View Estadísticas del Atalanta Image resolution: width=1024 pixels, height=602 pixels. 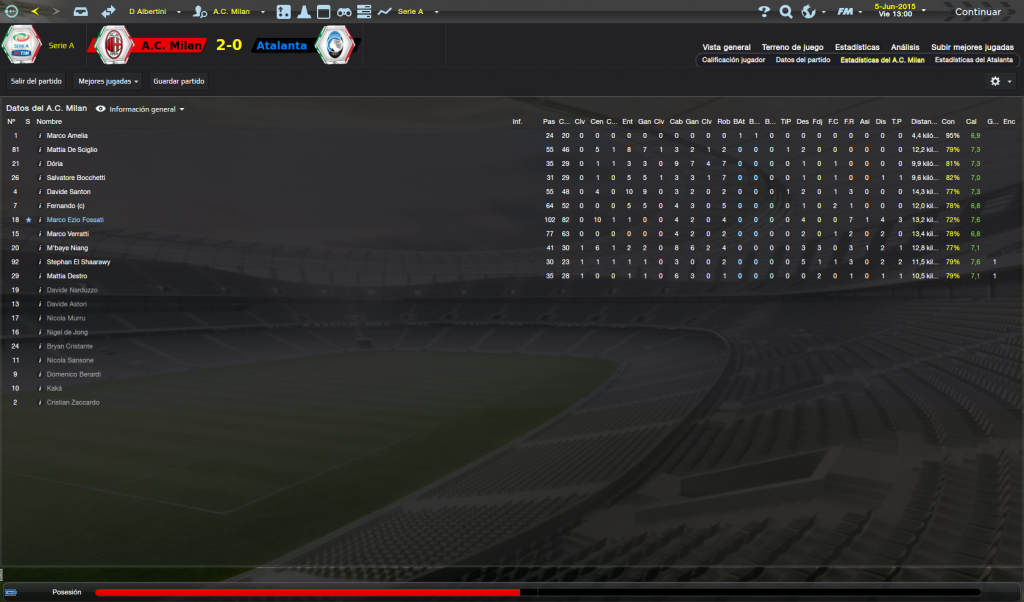click(973, 60)
